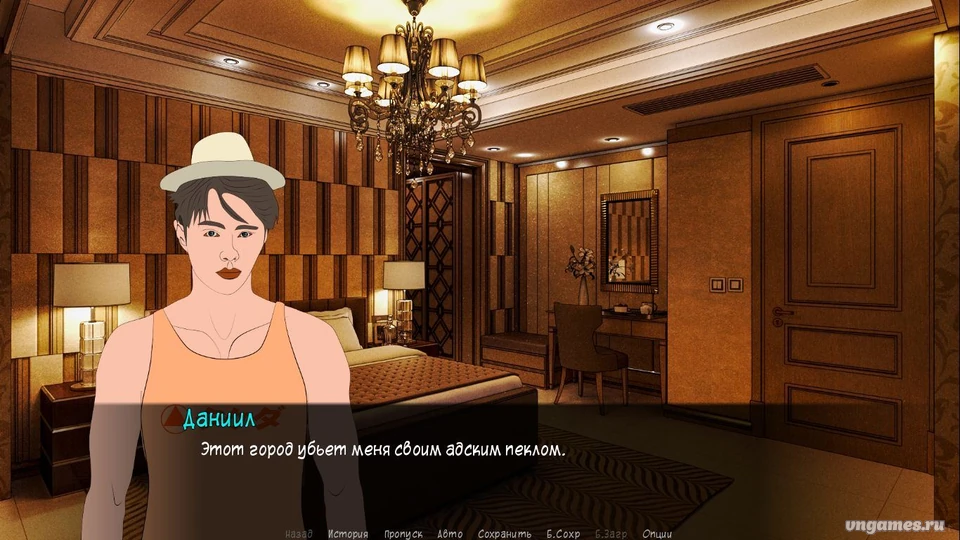Screen dimensions: 960x540
Task: Go back with the Назад button
Action: point(299,534)
